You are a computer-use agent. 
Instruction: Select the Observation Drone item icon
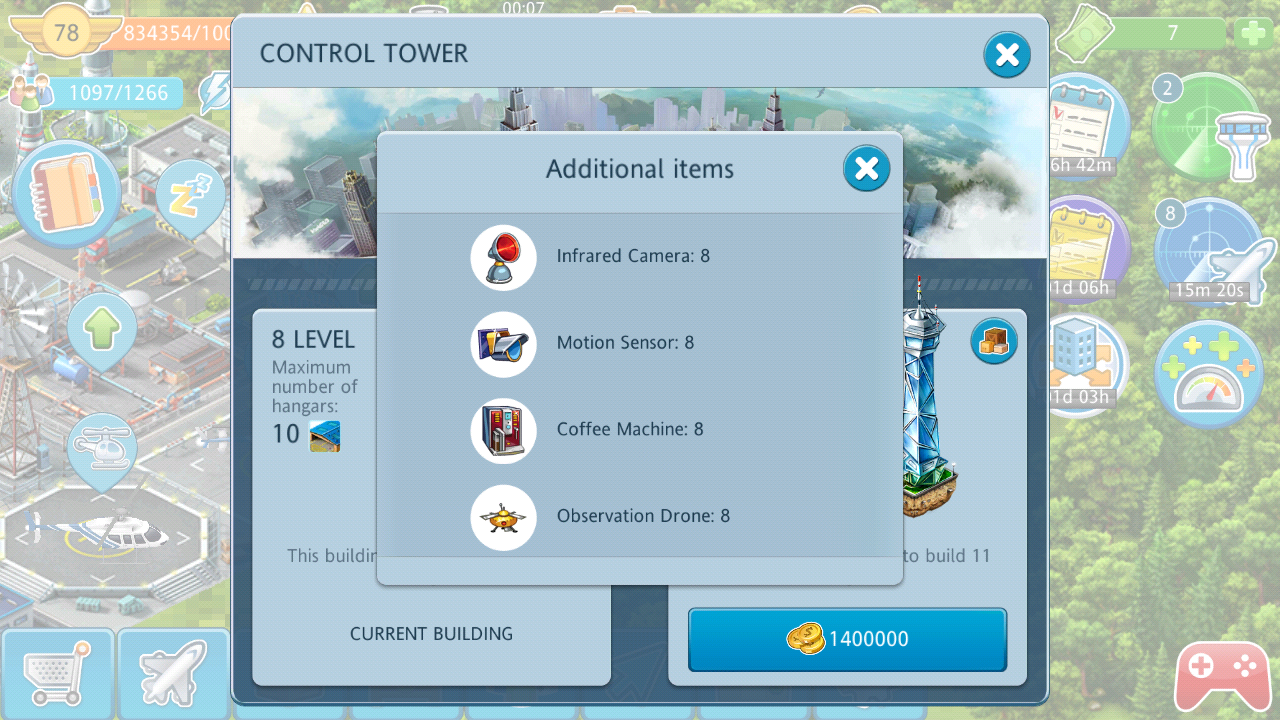coord(503,517)
